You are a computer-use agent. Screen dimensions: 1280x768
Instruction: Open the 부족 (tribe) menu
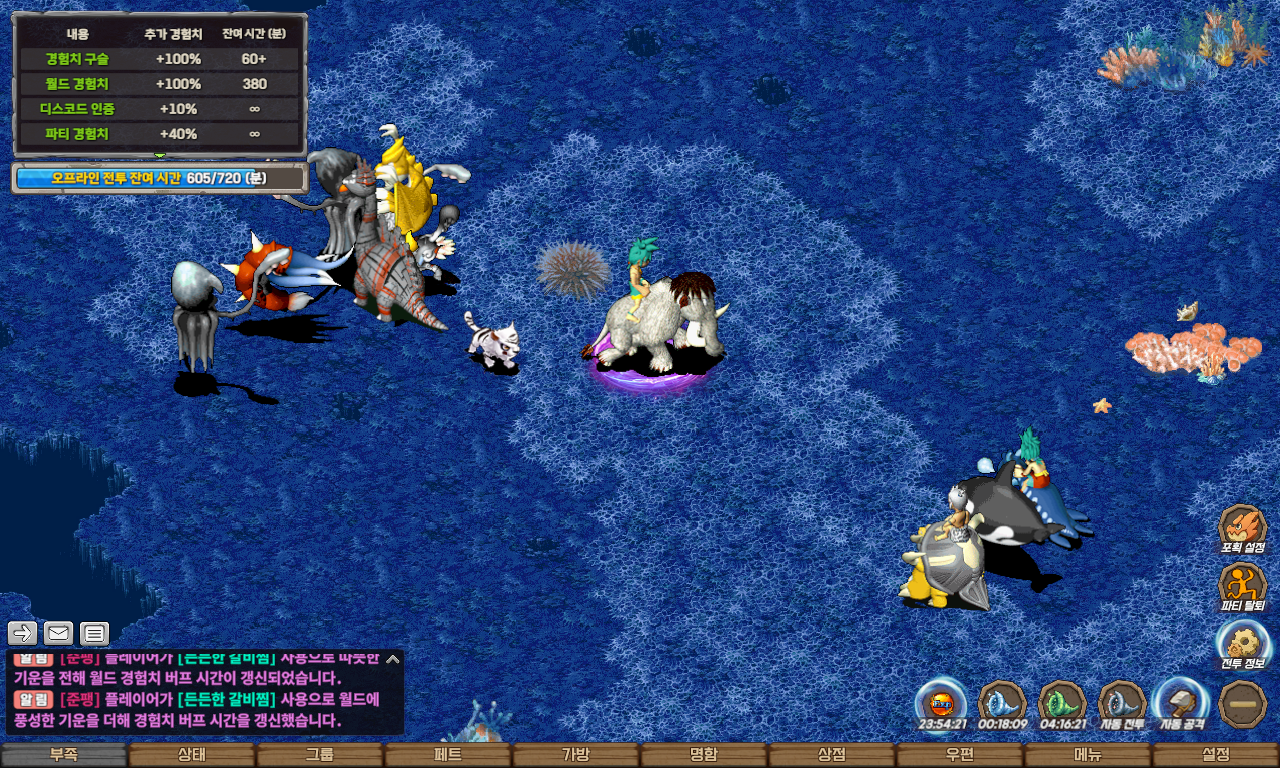[x=64, y=755]
